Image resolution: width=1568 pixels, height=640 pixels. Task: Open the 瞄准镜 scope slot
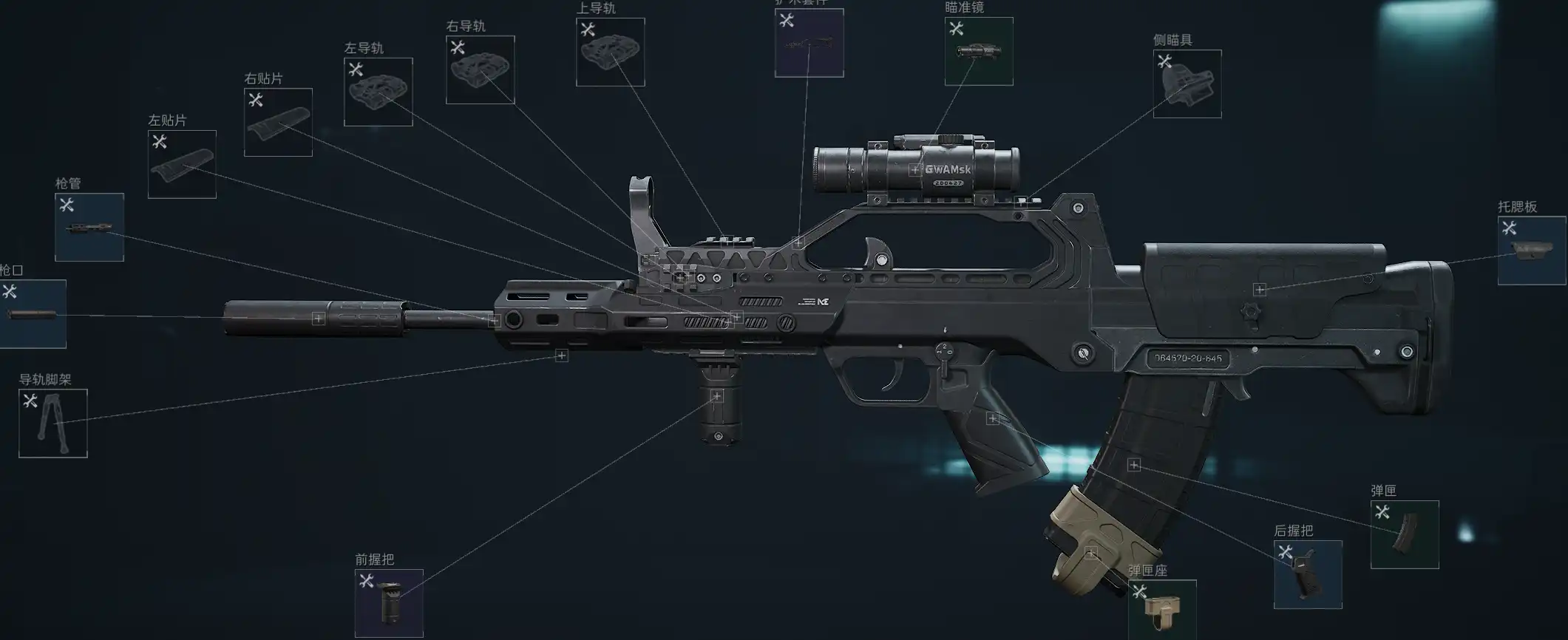click(x=979, y=52)
